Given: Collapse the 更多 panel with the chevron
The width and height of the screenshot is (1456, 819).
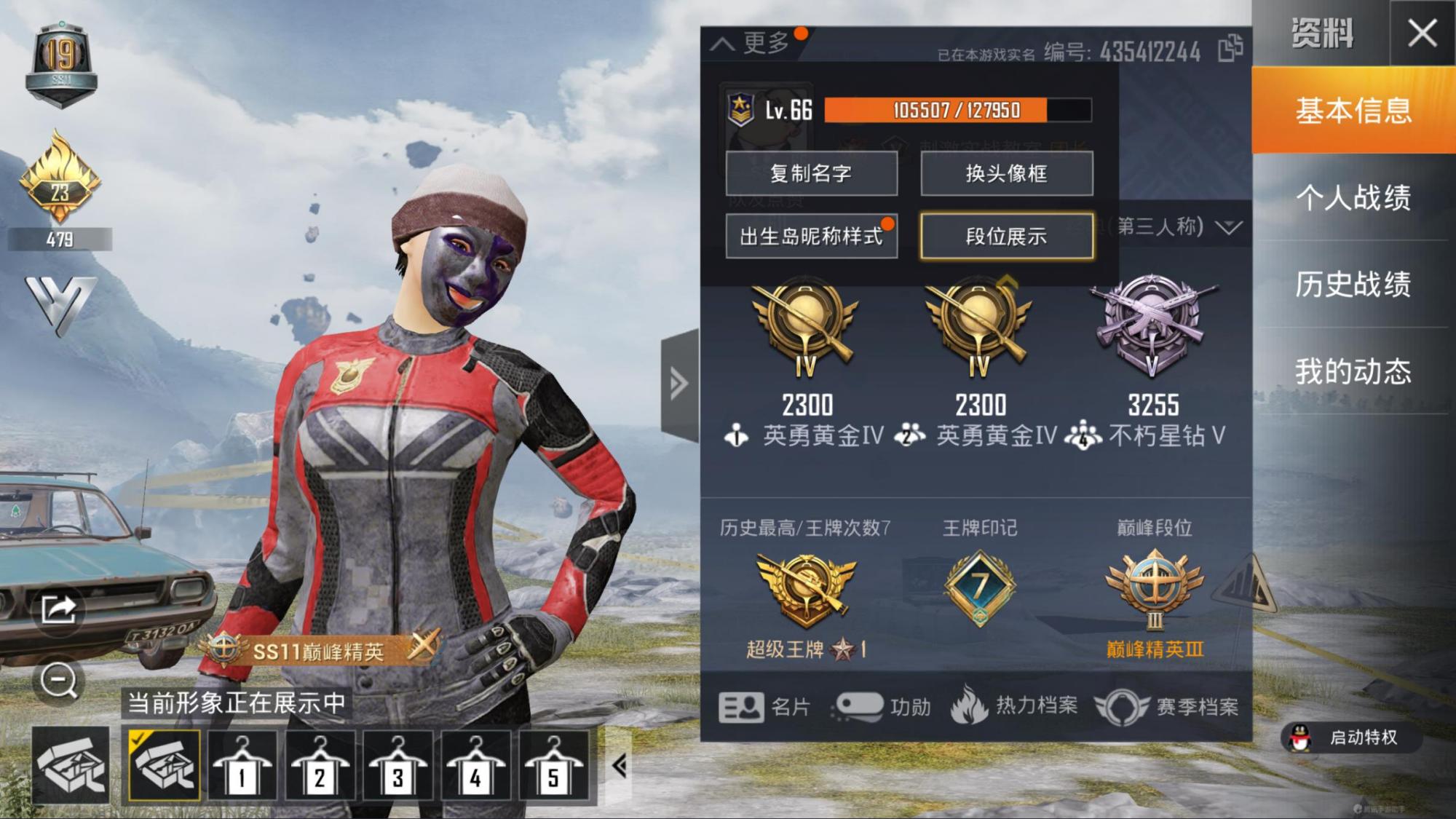Looking at the screenshot, I should point(723,44).
